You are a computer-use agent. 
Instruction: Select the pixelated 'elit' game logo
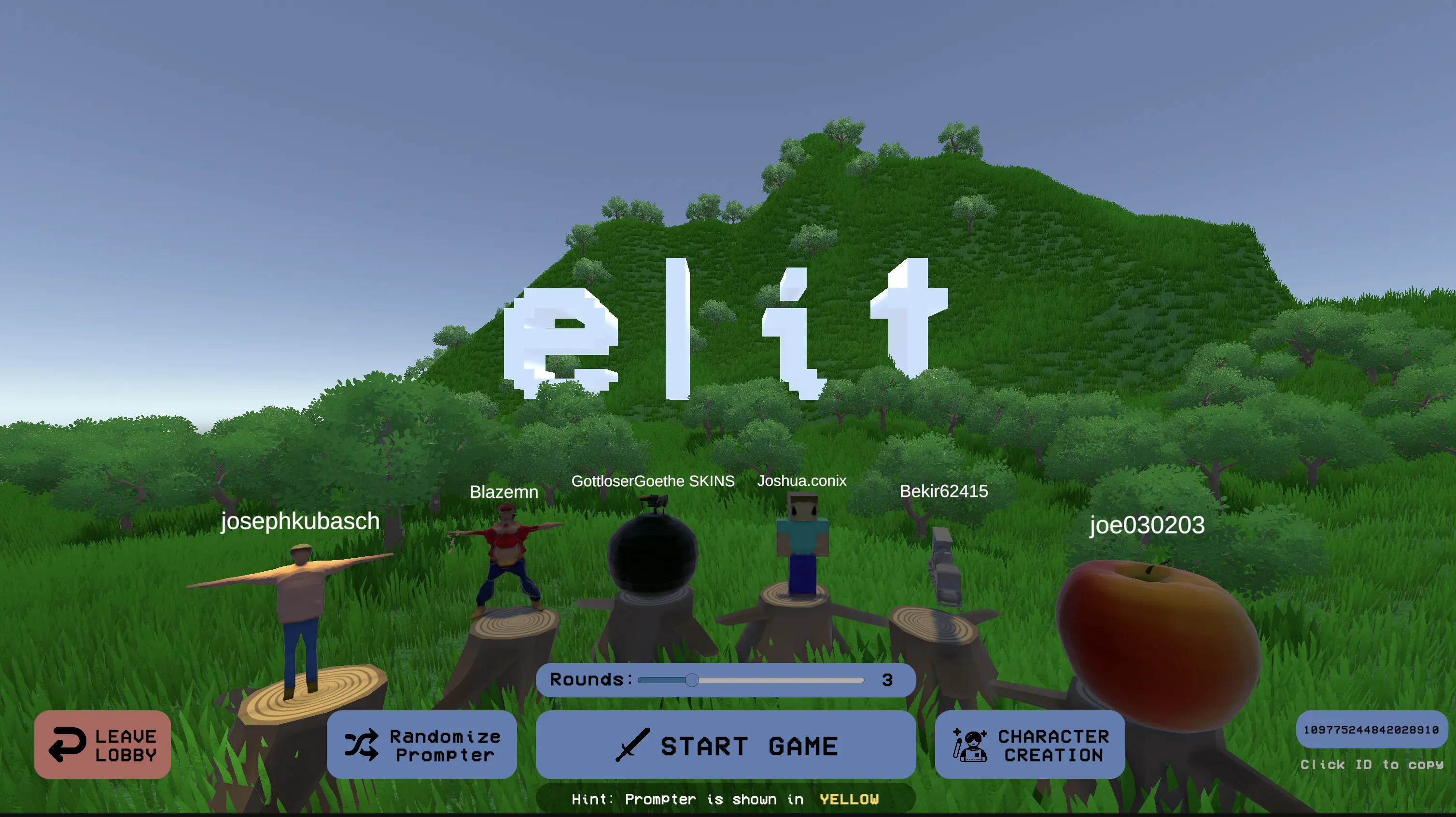pos(729,328)
